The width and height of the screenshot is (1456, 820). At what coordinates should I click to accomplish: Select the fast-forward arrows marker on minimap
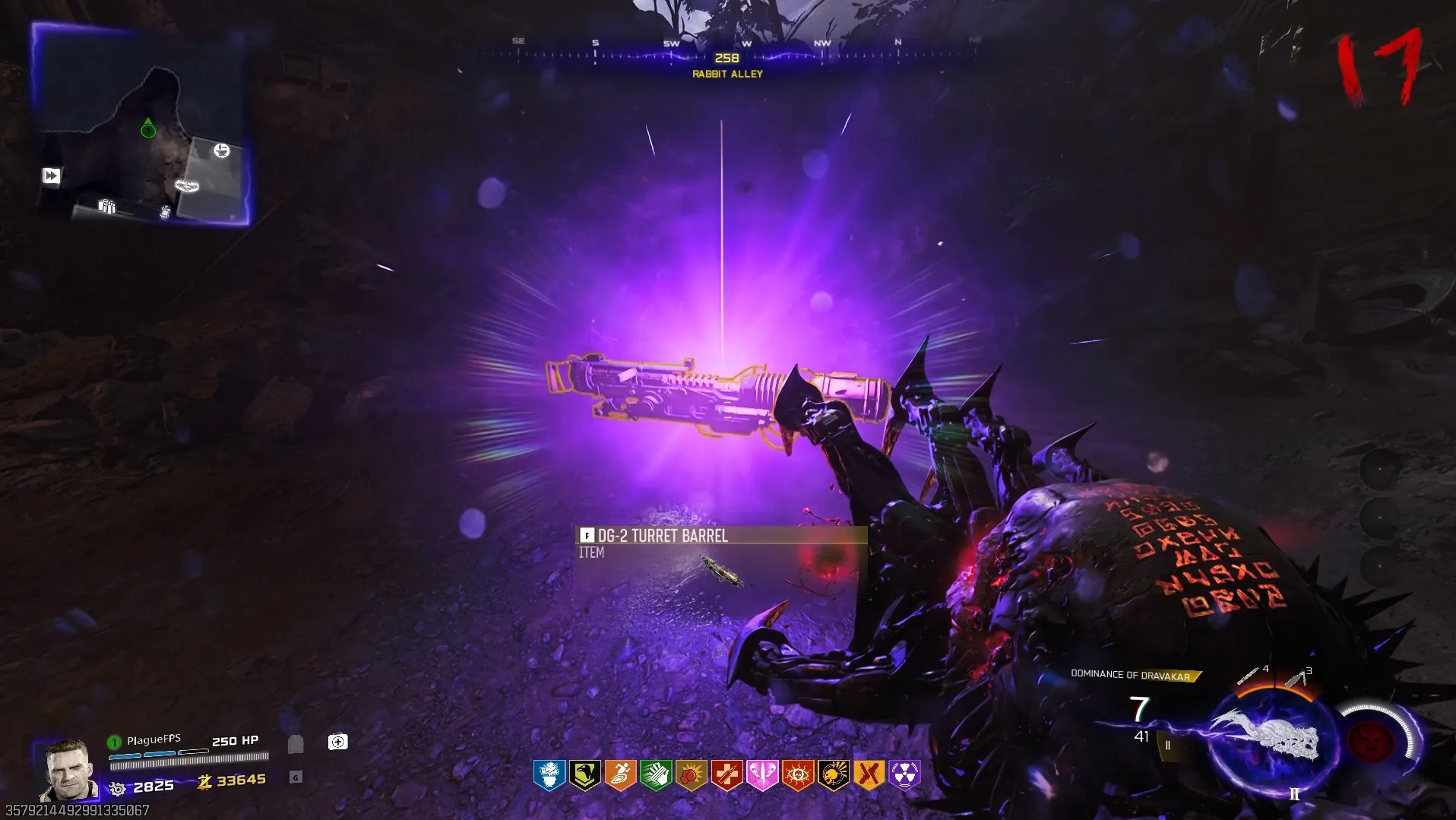tap(51, 176)
